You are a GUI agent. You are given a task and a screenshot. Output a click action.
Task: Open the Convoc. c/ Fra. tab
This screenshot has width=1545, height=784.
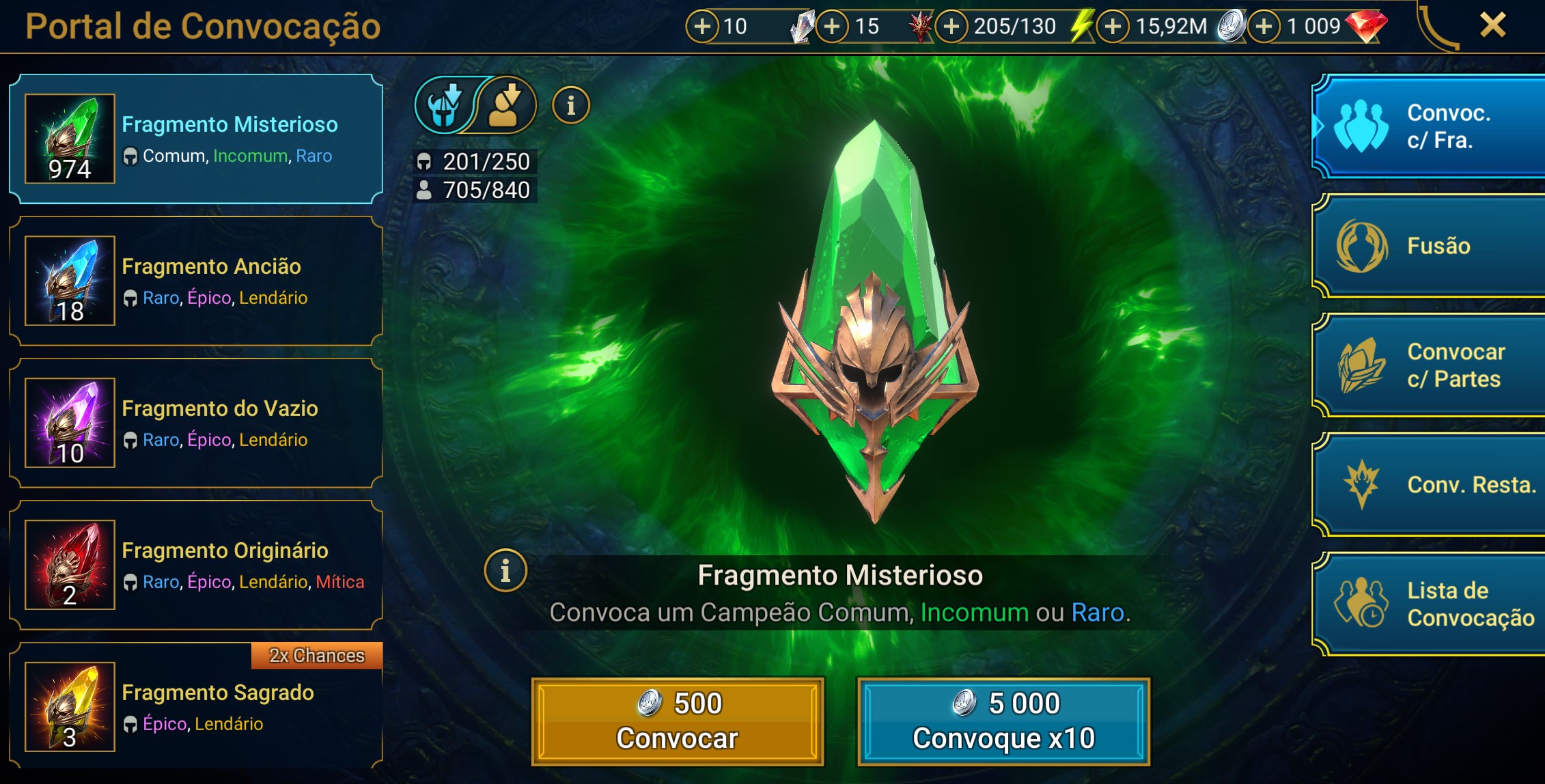(1429, 127)
